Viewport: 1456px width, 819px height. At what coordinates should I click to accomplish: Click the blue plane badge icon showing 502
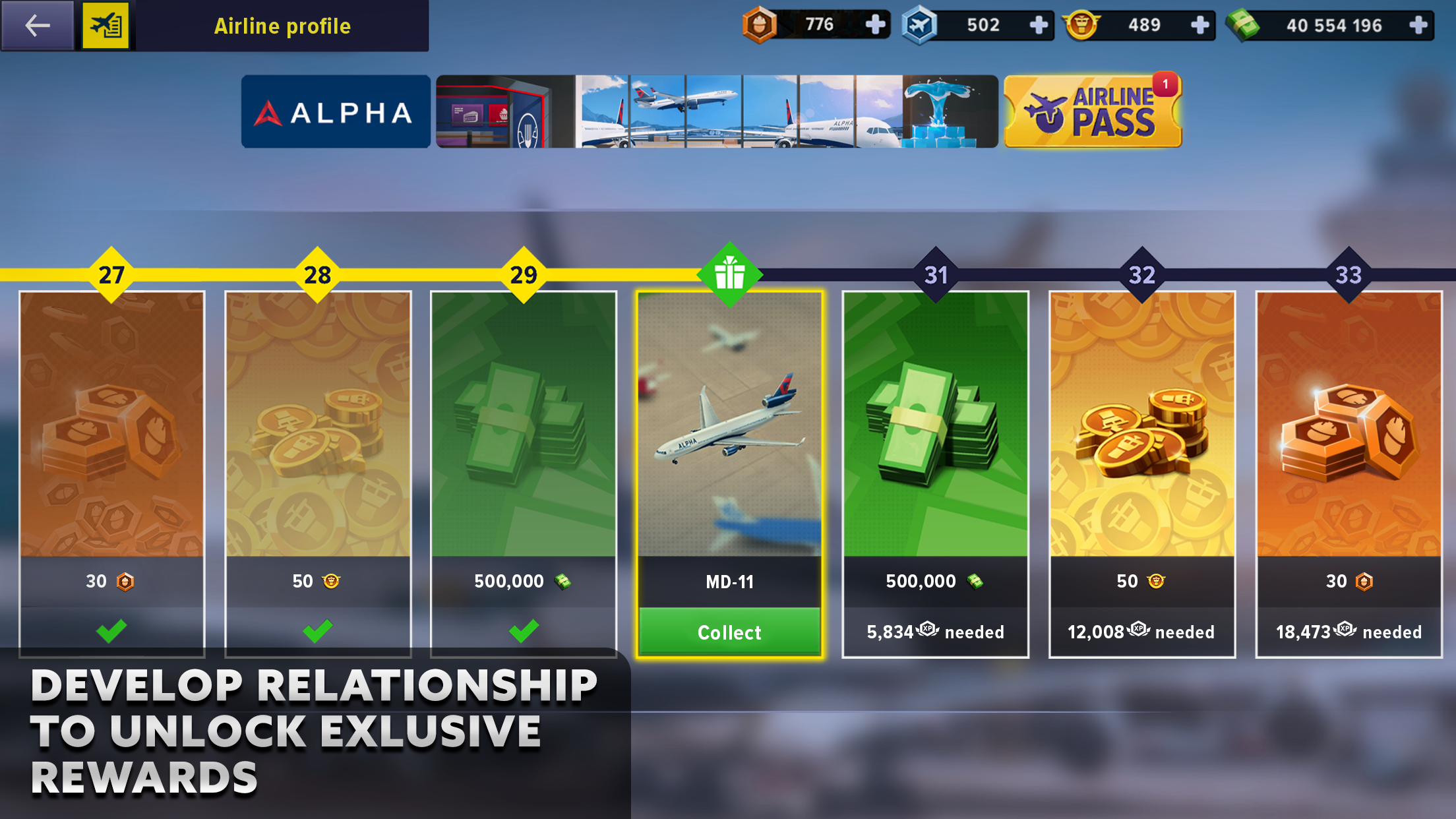[922, 25]
